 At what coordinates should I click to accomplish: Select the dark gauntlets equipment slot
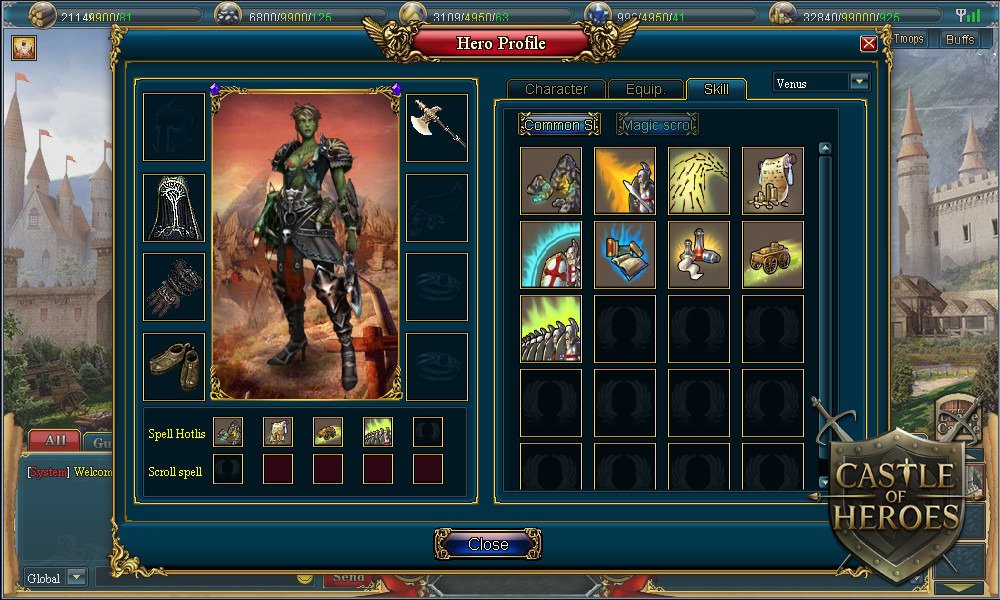tap(174, 286)
